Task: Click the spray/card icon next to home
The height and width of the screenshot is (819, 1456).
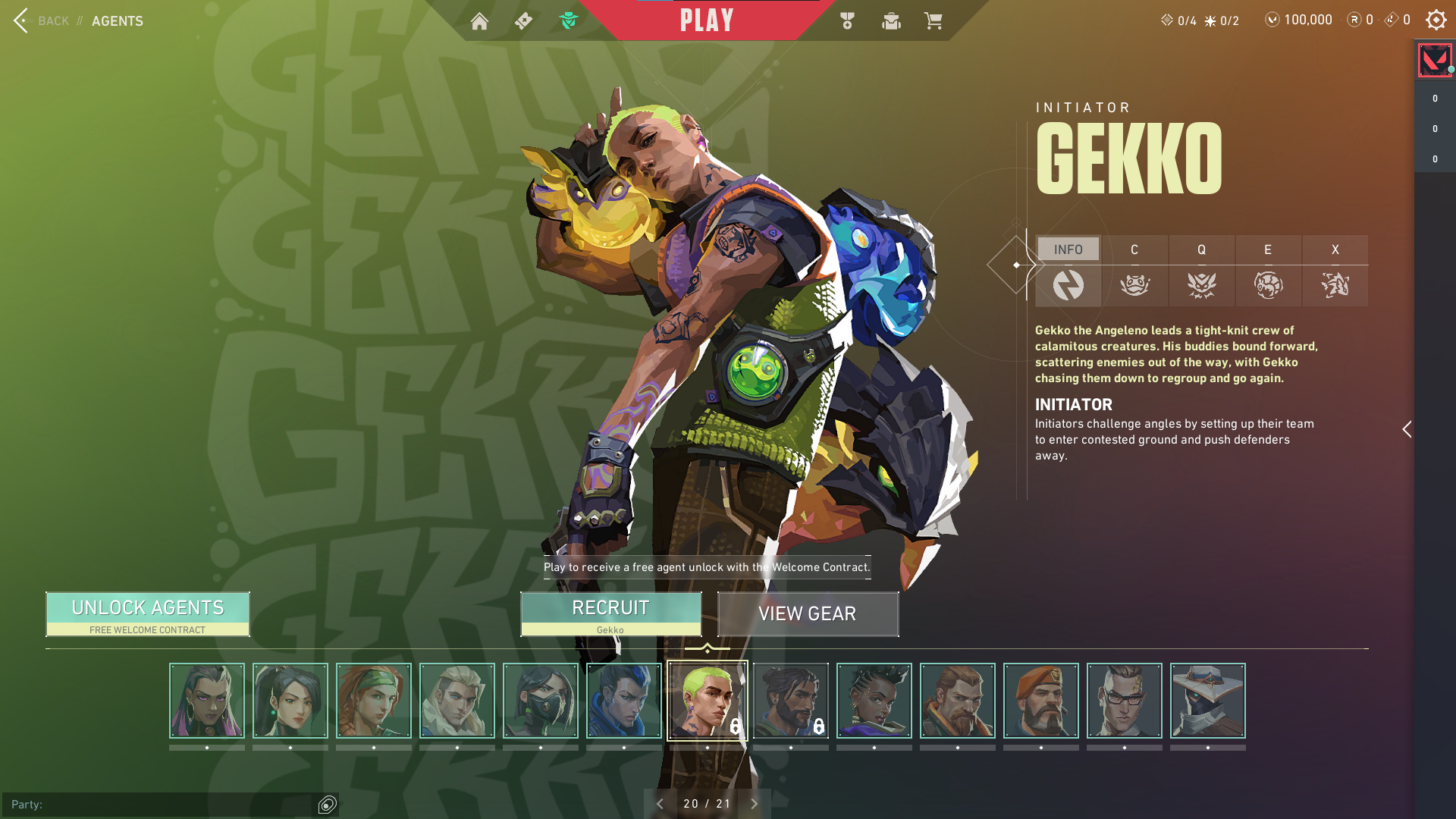Action: pos(523,20)
